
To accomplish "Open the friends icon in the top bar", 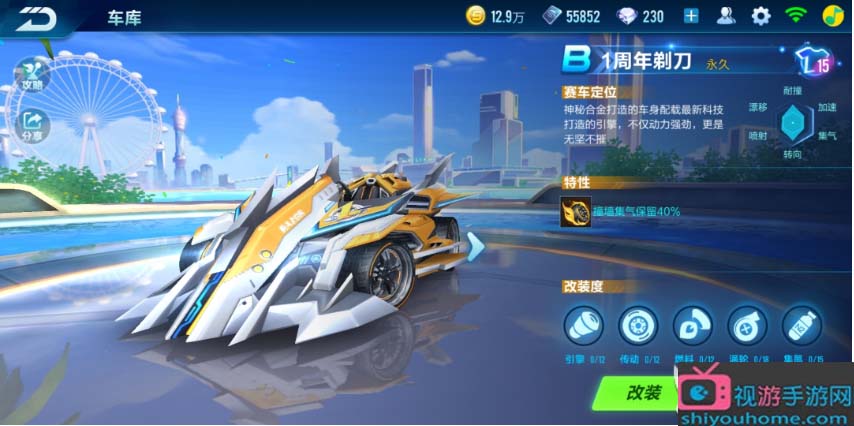I will click(x=727, y=16).
